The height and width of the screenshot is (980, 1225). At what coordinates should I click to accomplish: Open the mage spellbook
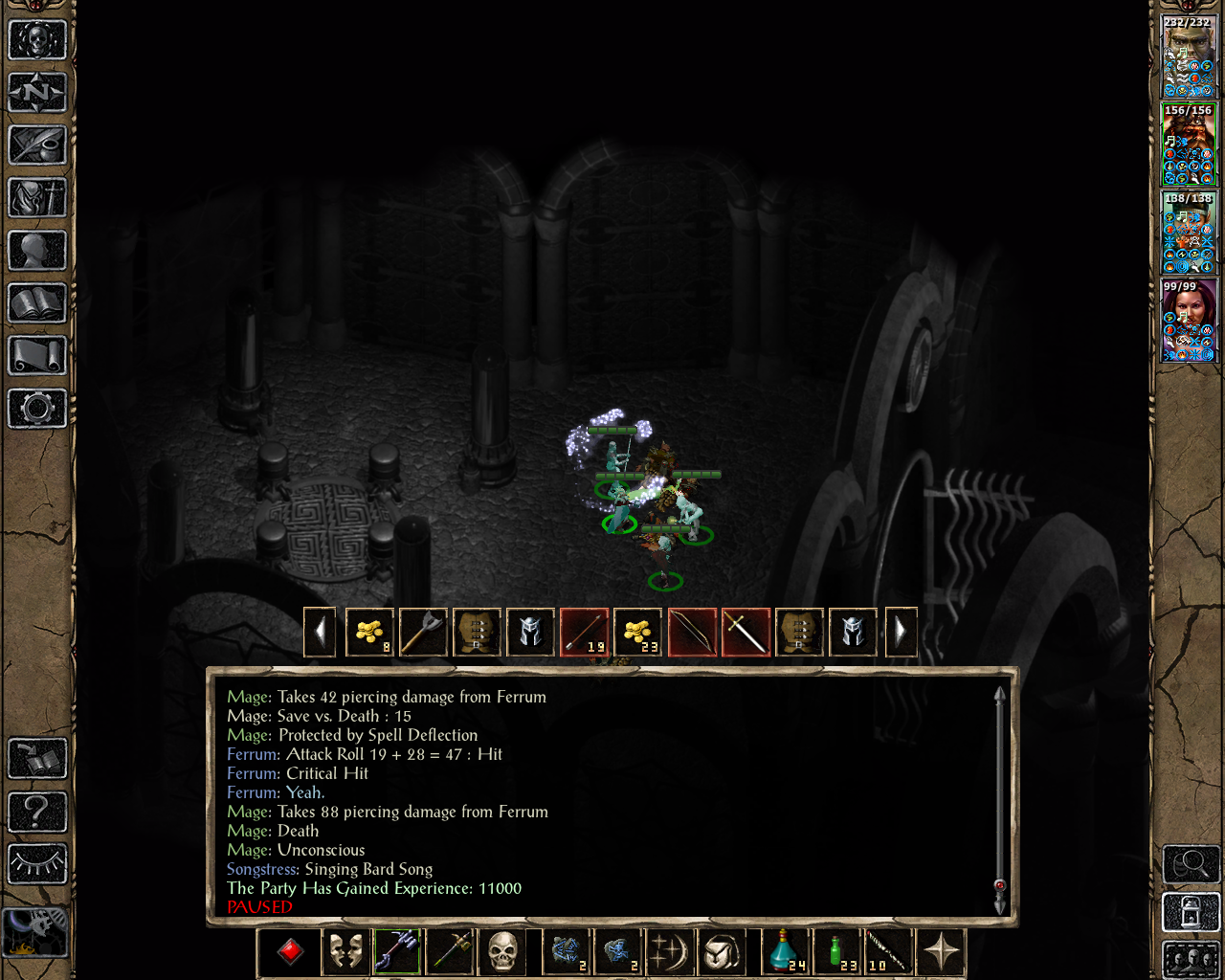[37, 303]
